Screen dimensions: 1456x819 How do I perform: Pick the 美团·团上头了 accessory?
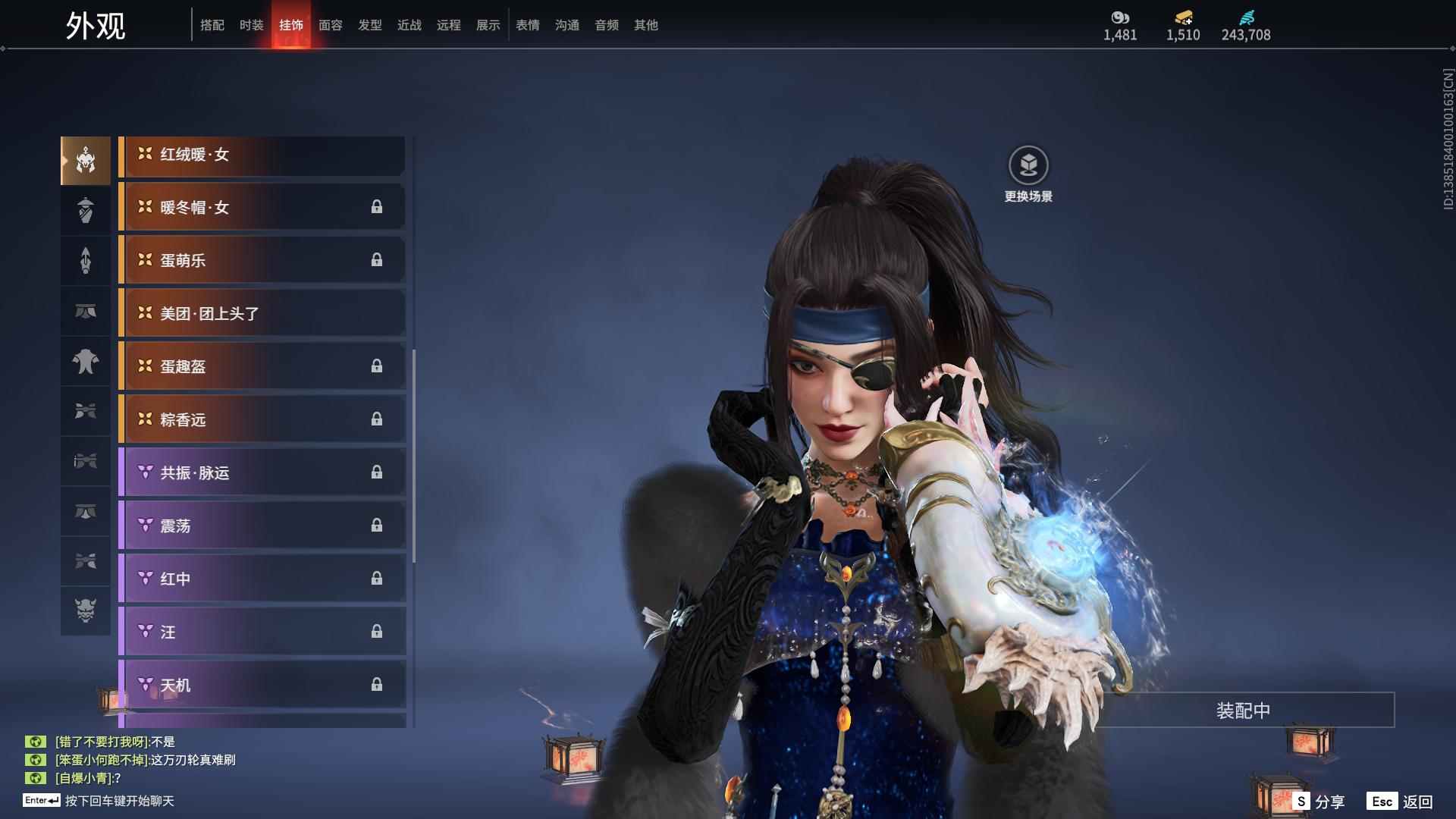coord(262,314)
